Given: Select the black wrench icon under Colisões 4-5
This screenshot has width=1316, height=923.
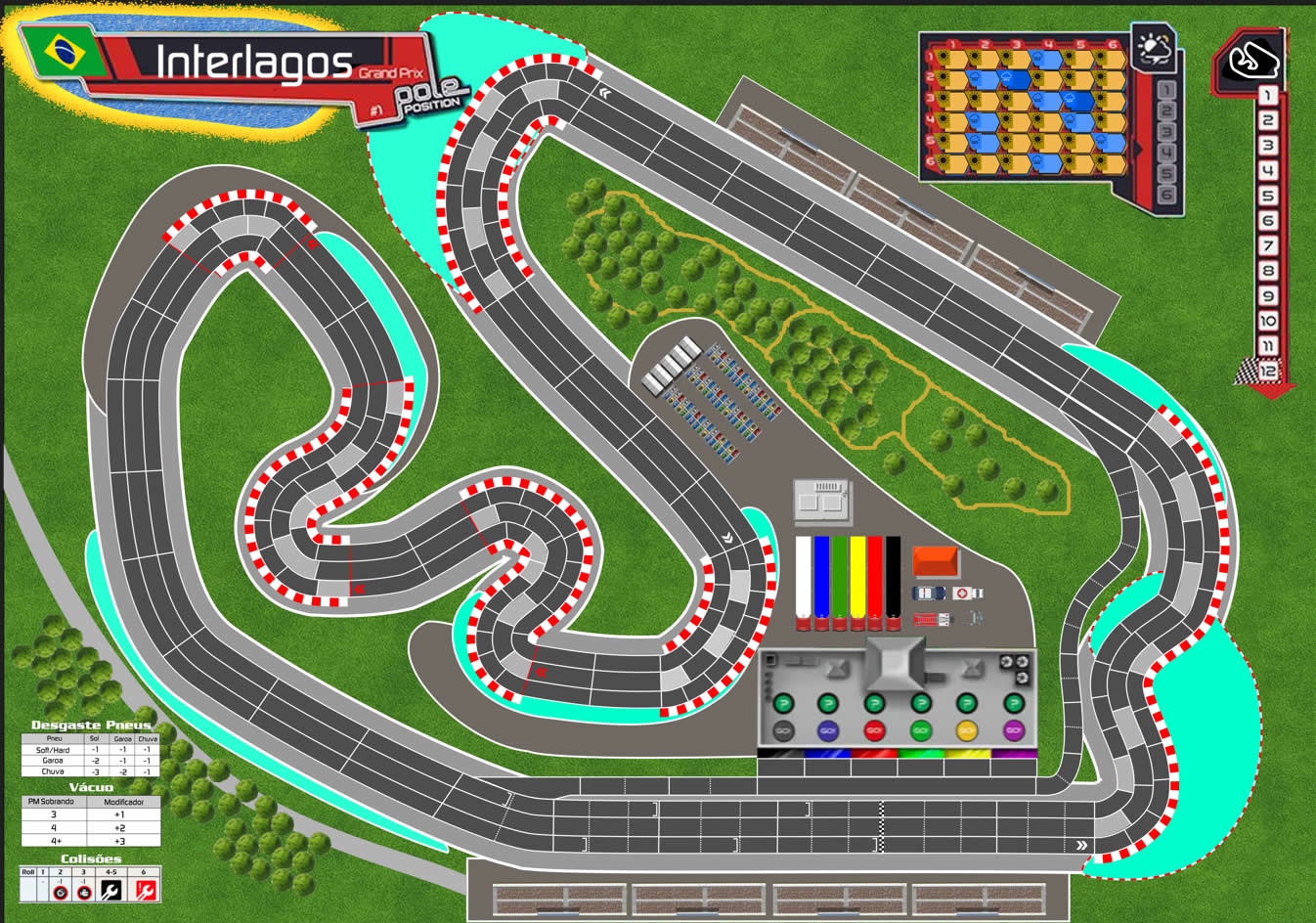Looking at the screenshot, I should tap(110, 891).
